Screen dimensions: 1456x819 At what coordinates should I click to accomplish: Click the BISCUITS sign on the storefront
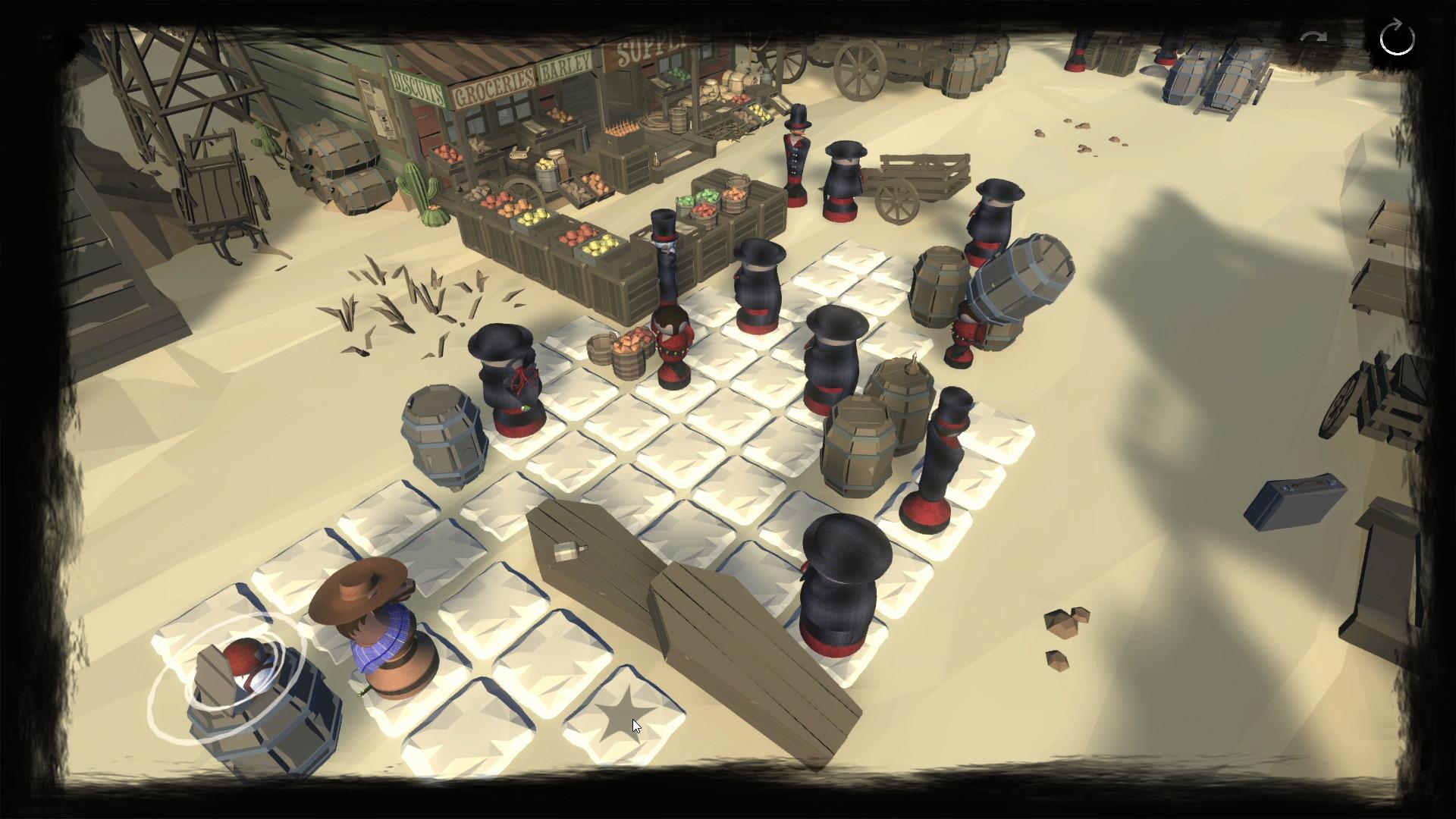418,86
